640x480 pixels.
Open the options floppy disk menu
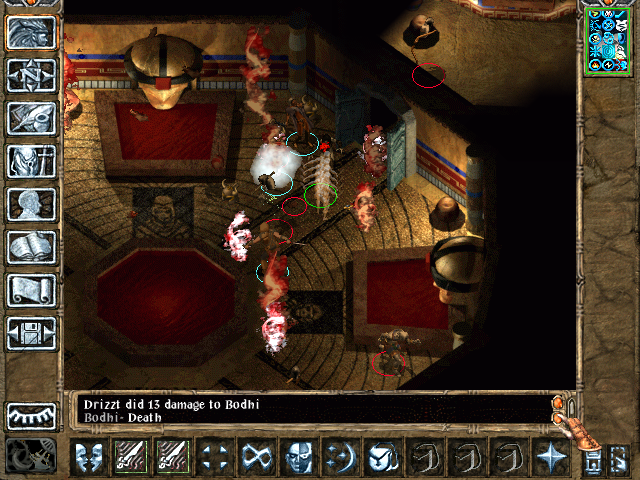(31, 332)
